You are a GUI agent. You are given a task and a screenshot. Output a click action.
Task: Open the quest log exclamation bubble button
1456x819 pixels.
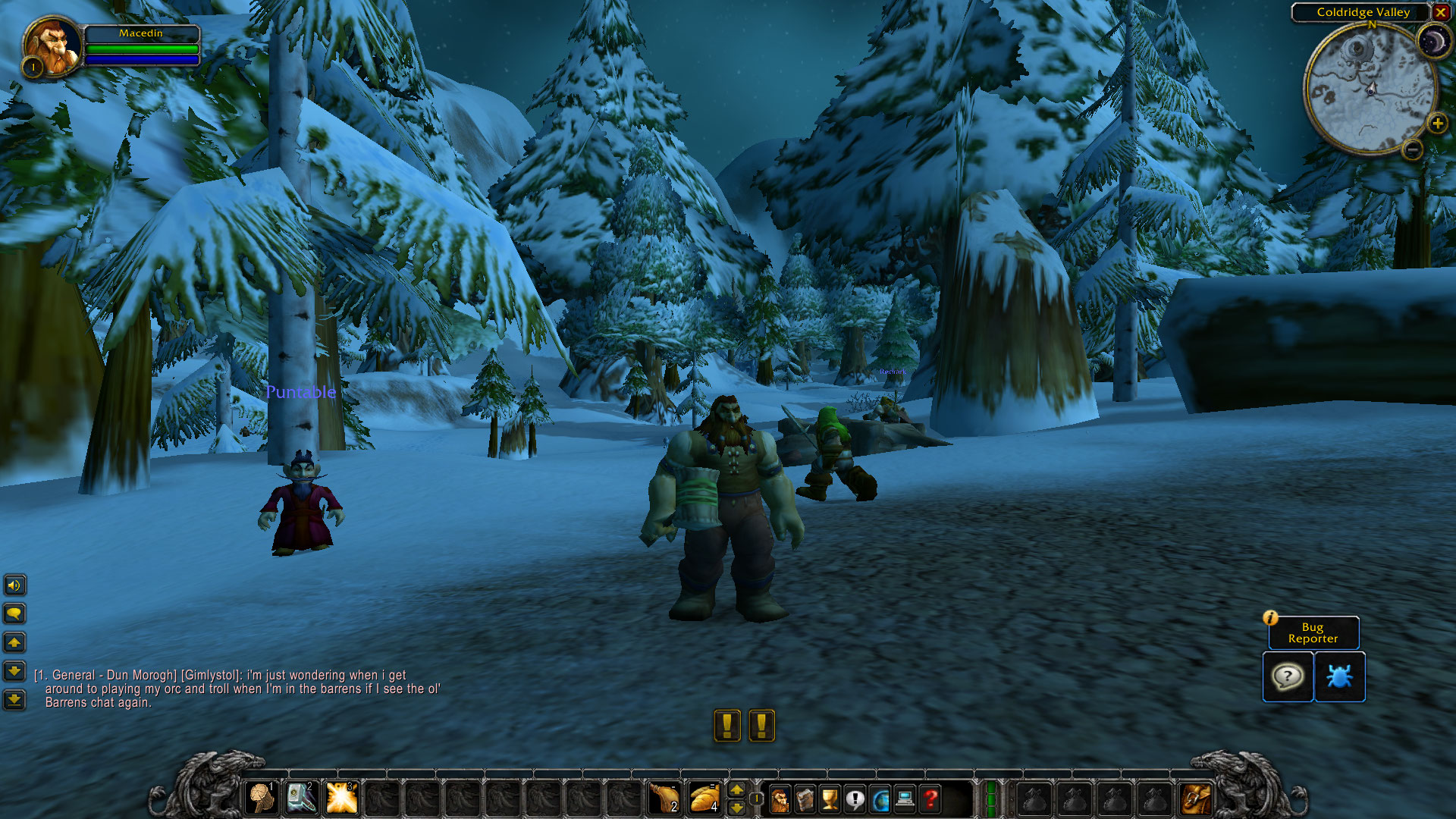tap(855, 799)
